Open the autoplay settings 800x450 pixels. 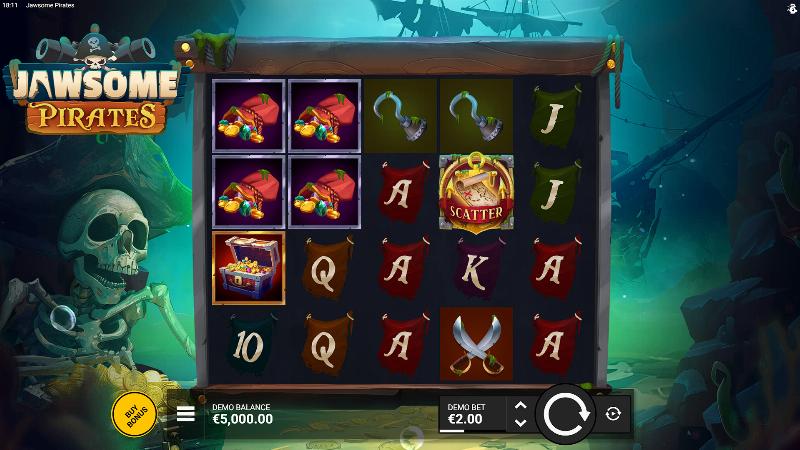coord(614,413)
